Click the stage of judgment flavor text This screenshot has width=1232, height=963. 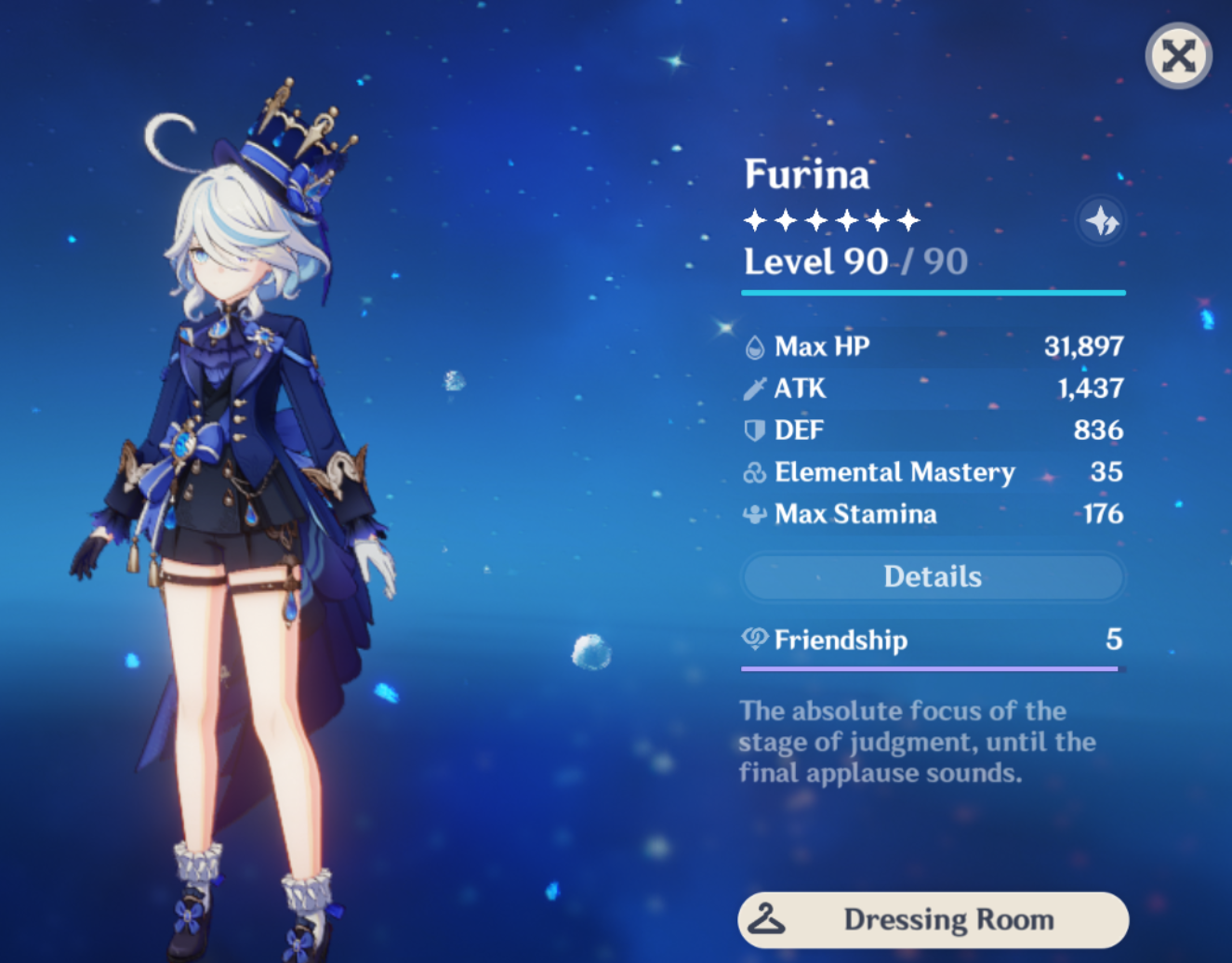pyautogui.click(x=916, y=741)
